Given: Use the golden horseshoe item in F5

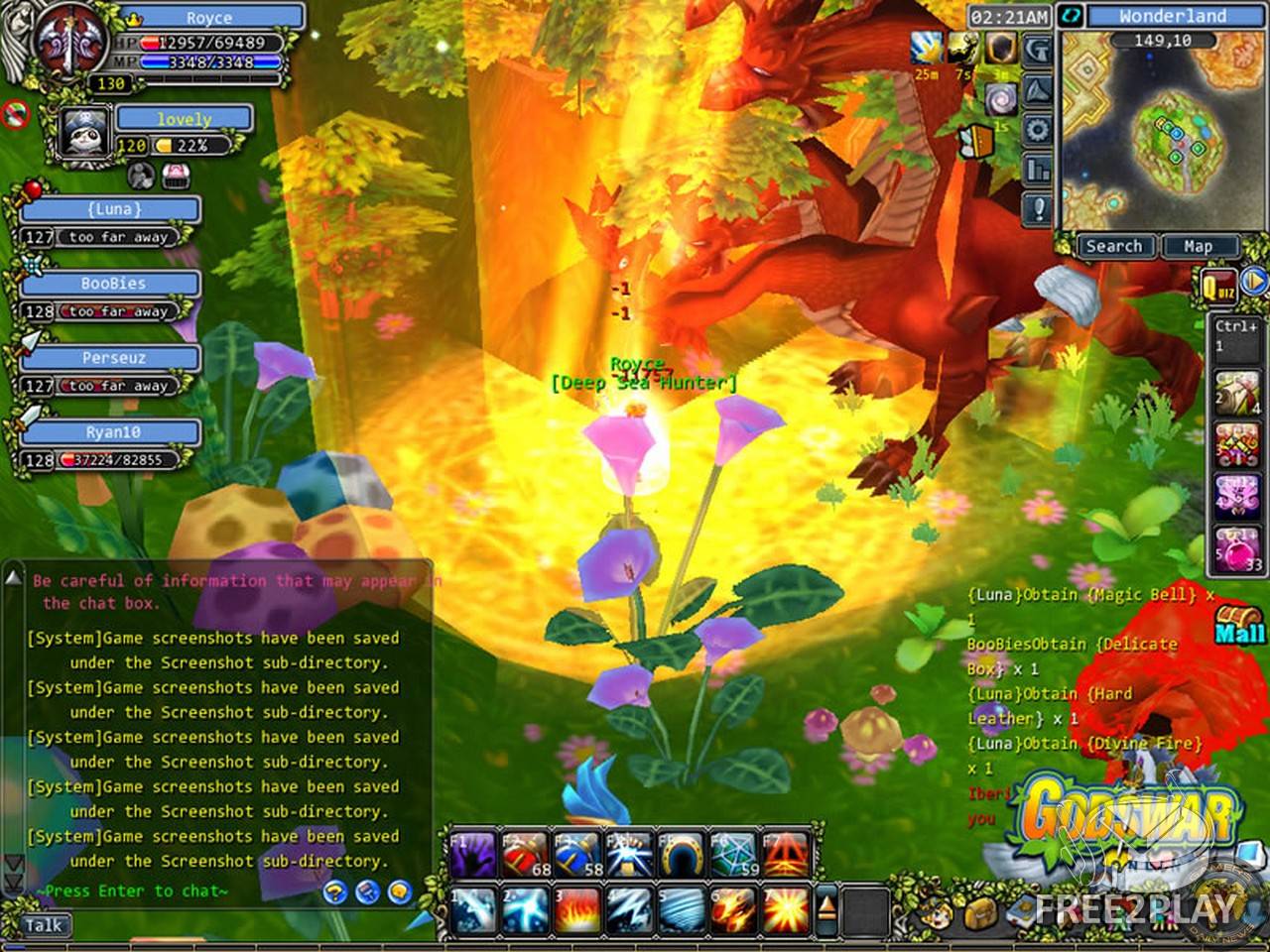Looking at the screenshot, I should pos(683,856).
